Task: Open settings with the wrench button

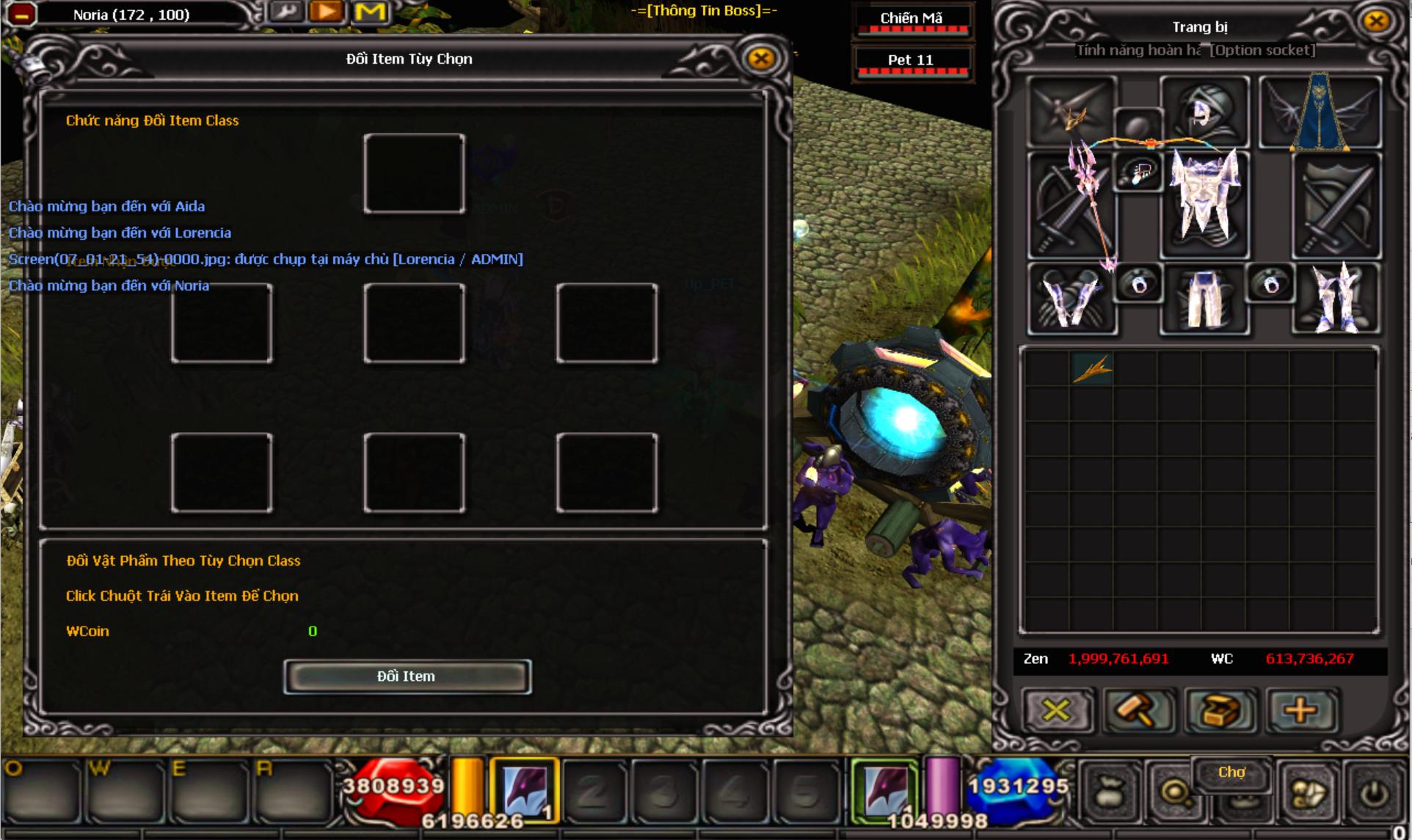Action: coord(286,12)
